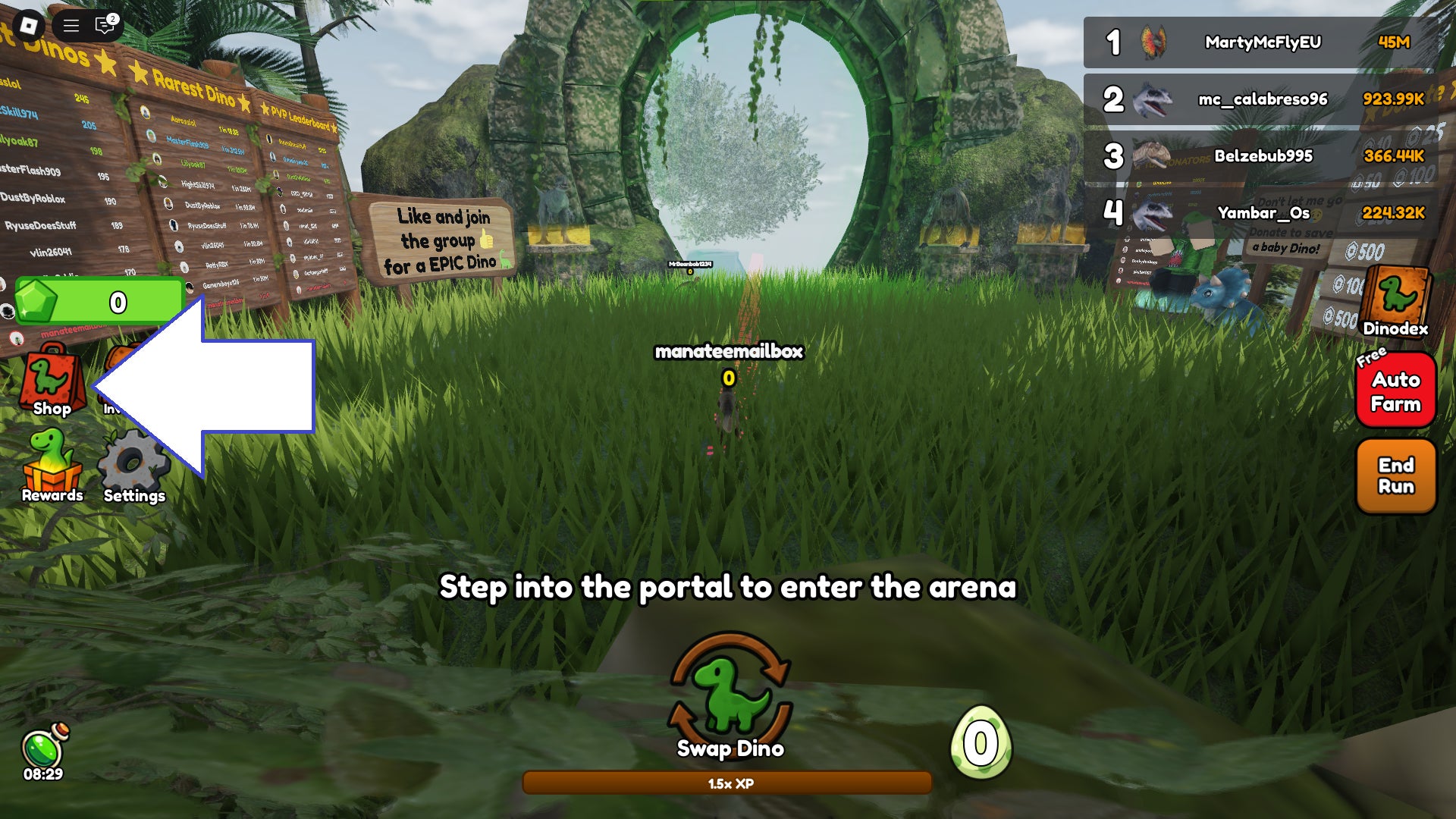This screenshot has height=819, width=1456.
Task: Select Belzebub995 leaderboard row
Action: click(x=1260, y=156)
